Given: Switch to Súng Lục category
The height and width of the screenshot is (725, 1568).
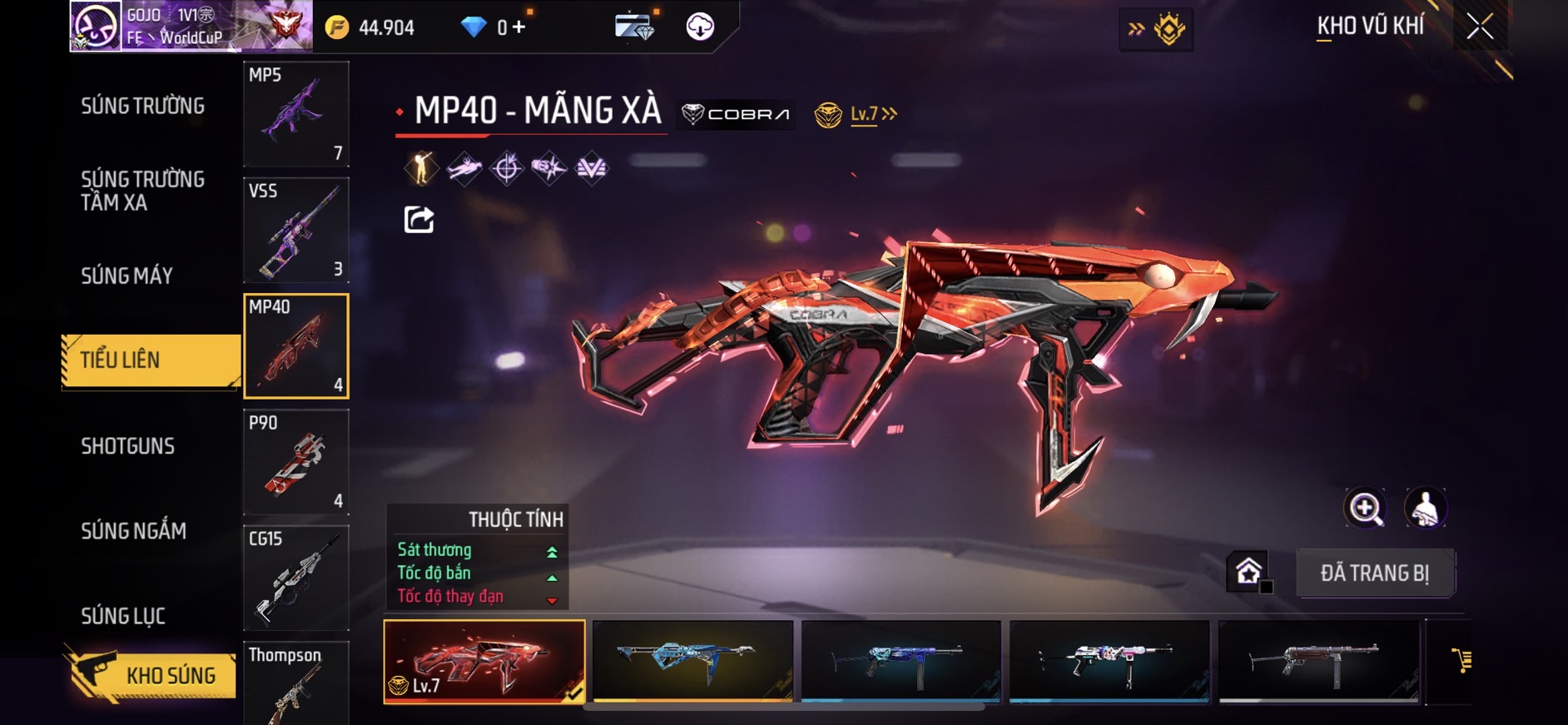Looking at the screenshot, I should pyautogui.click(x=123, y=616).
